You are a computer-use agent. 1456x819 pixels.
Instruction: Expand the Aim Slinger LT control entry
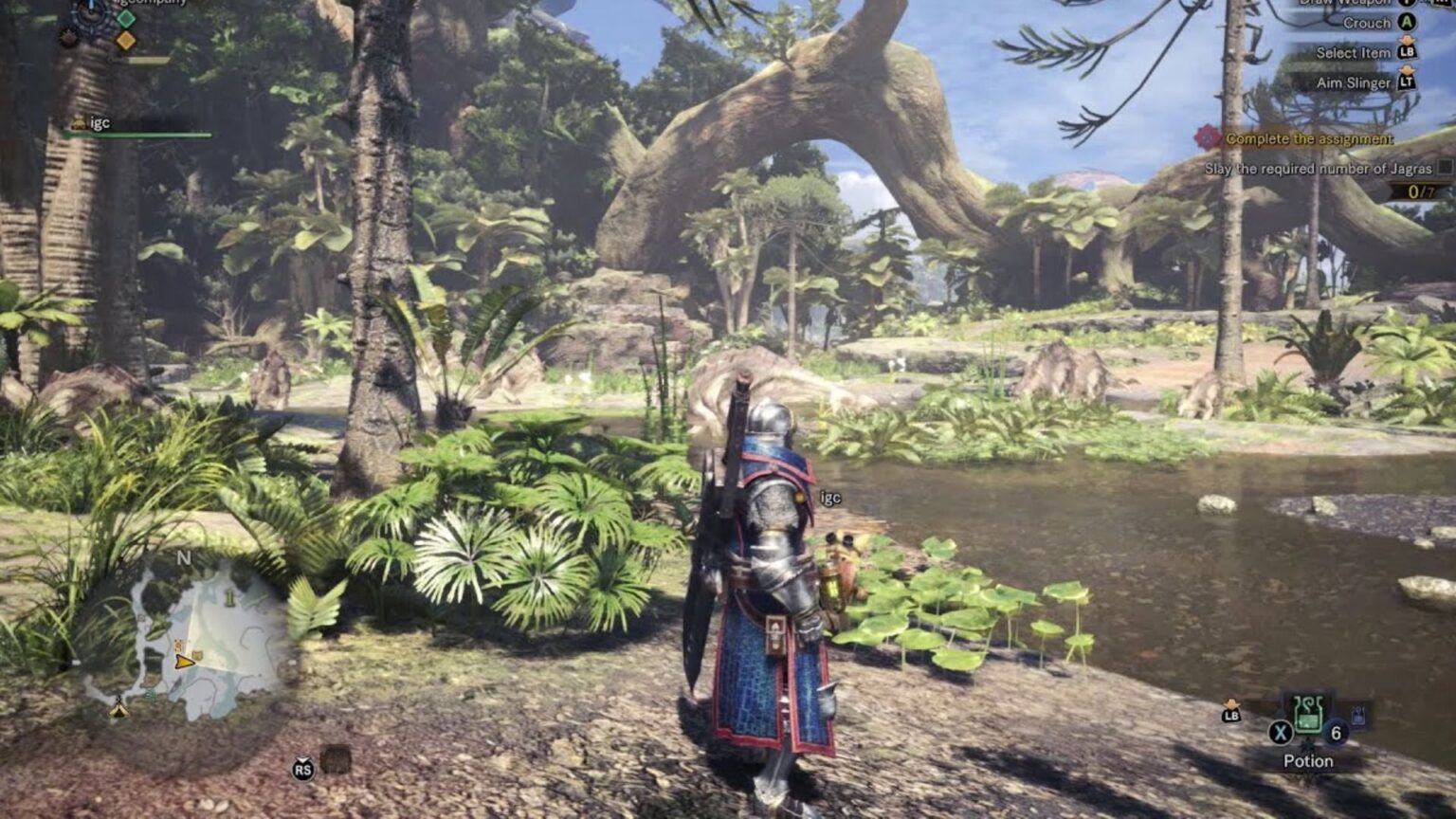1407,83
